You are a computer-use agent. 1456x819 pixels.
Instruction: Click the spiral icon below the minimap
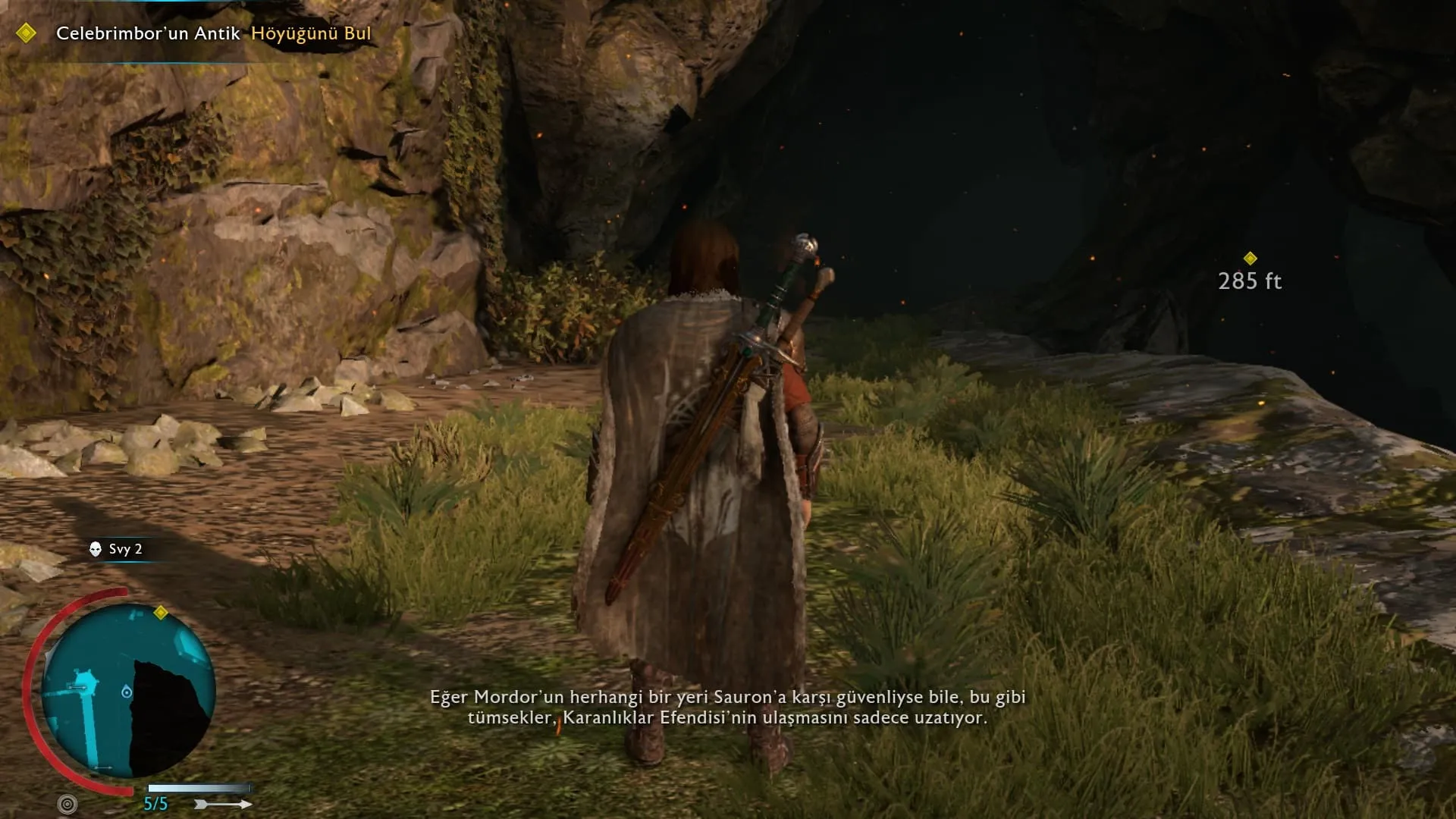click(x=67, y=804)
